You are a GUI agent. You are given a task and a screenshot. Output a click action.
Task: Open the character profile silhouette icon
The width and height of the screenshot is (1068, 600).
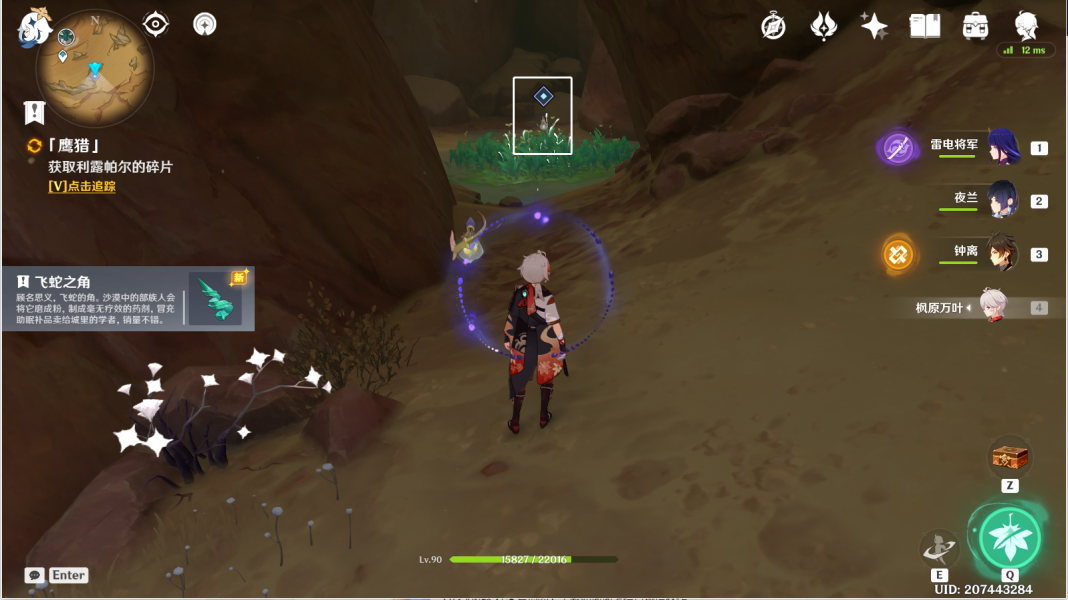pos(1027,26)
